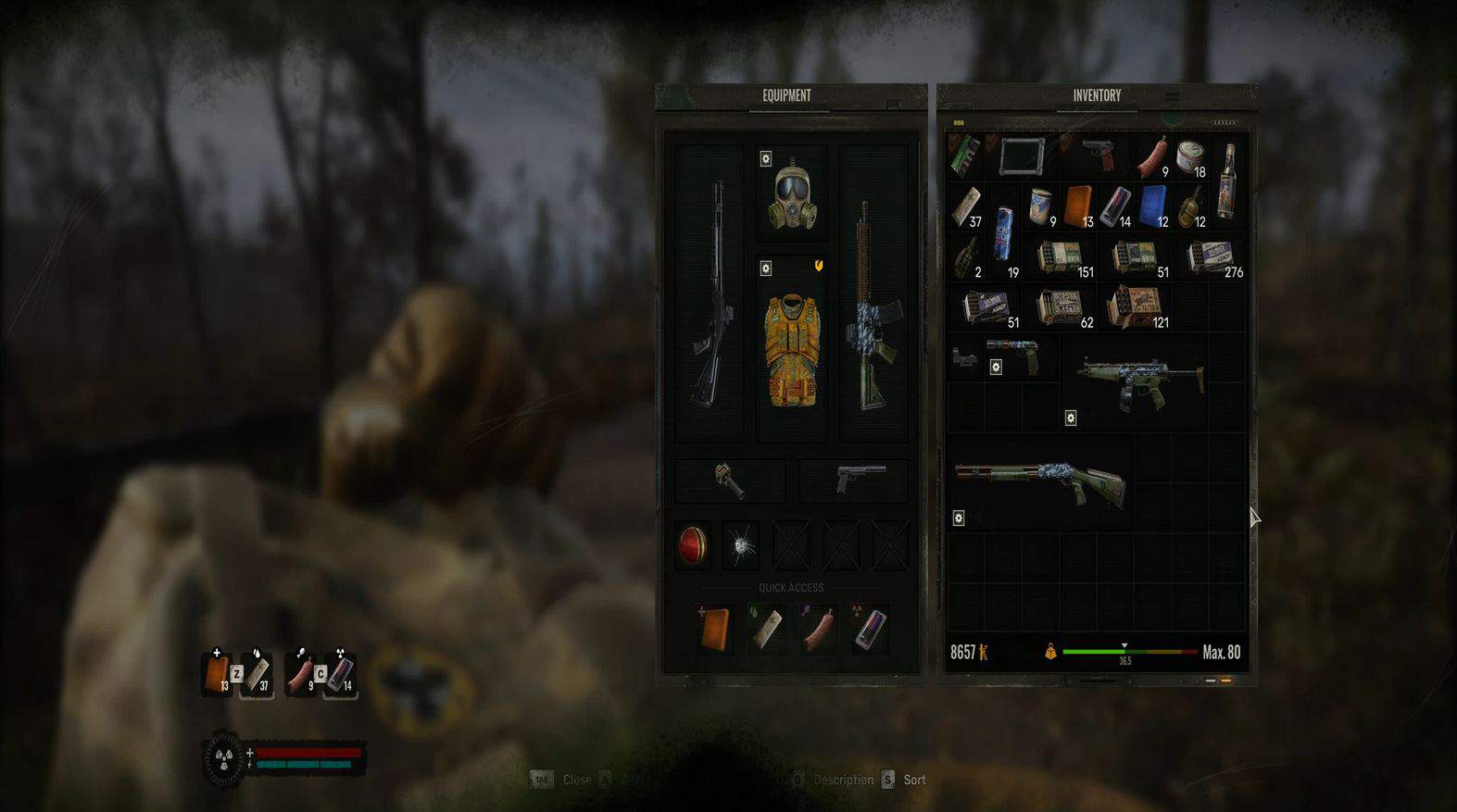This screenshot has width=1457, height=812.
Task: Select the handheld detector slot
Action: click(730, 480)
